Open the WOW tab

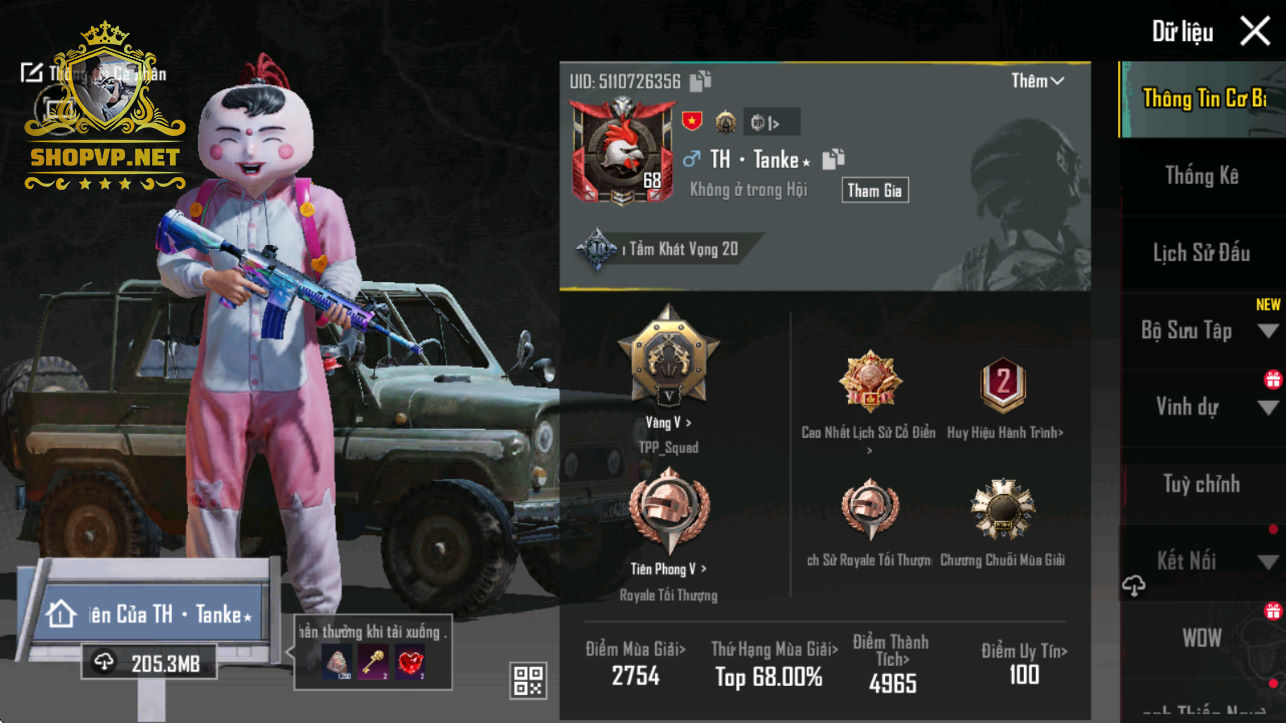click(x=1201, y=638)
